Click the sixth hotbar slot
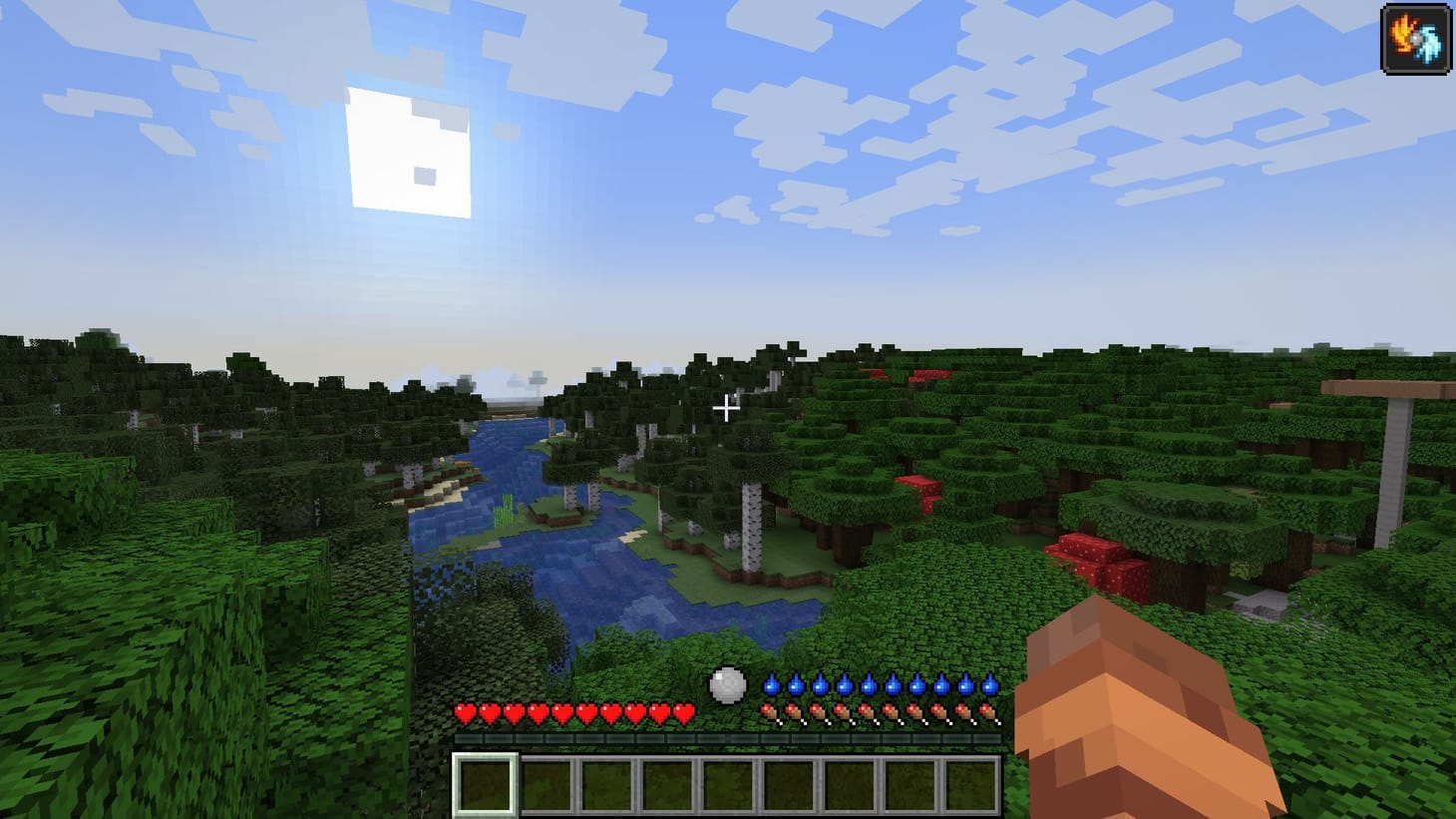 (x=790, y=784)
